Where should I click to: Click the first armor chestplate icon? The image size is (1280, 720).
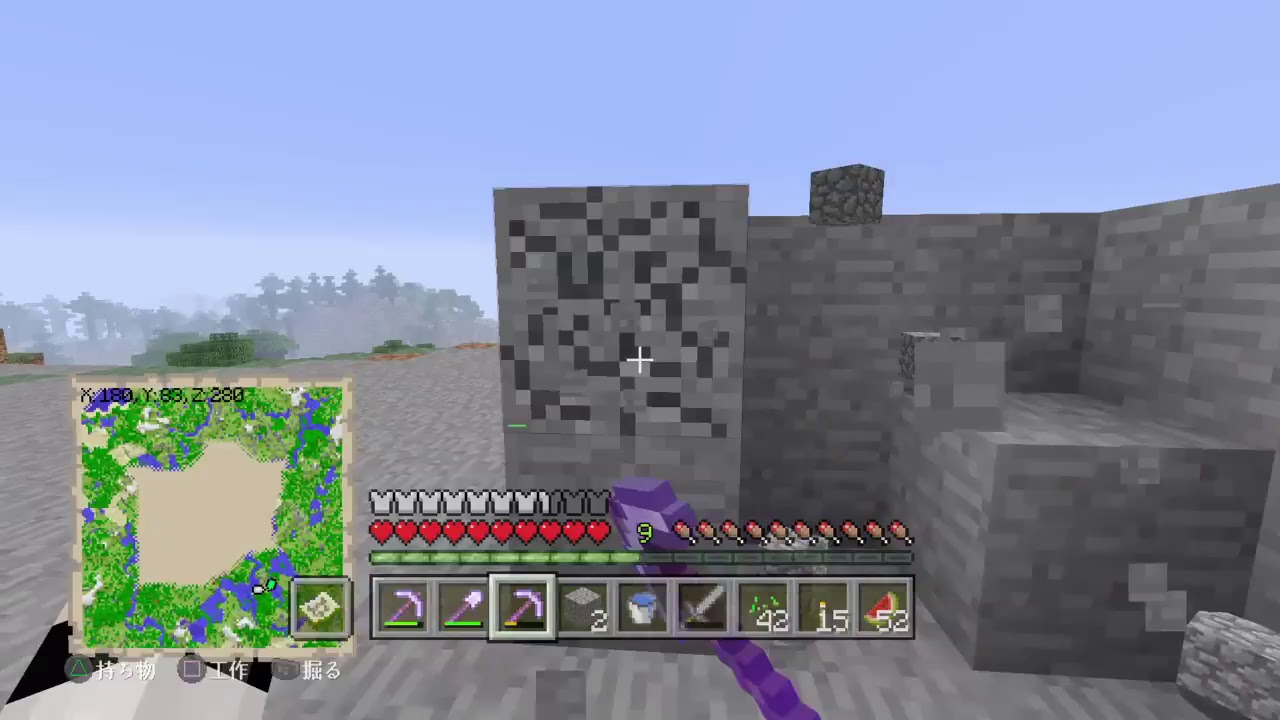(383, 503)
